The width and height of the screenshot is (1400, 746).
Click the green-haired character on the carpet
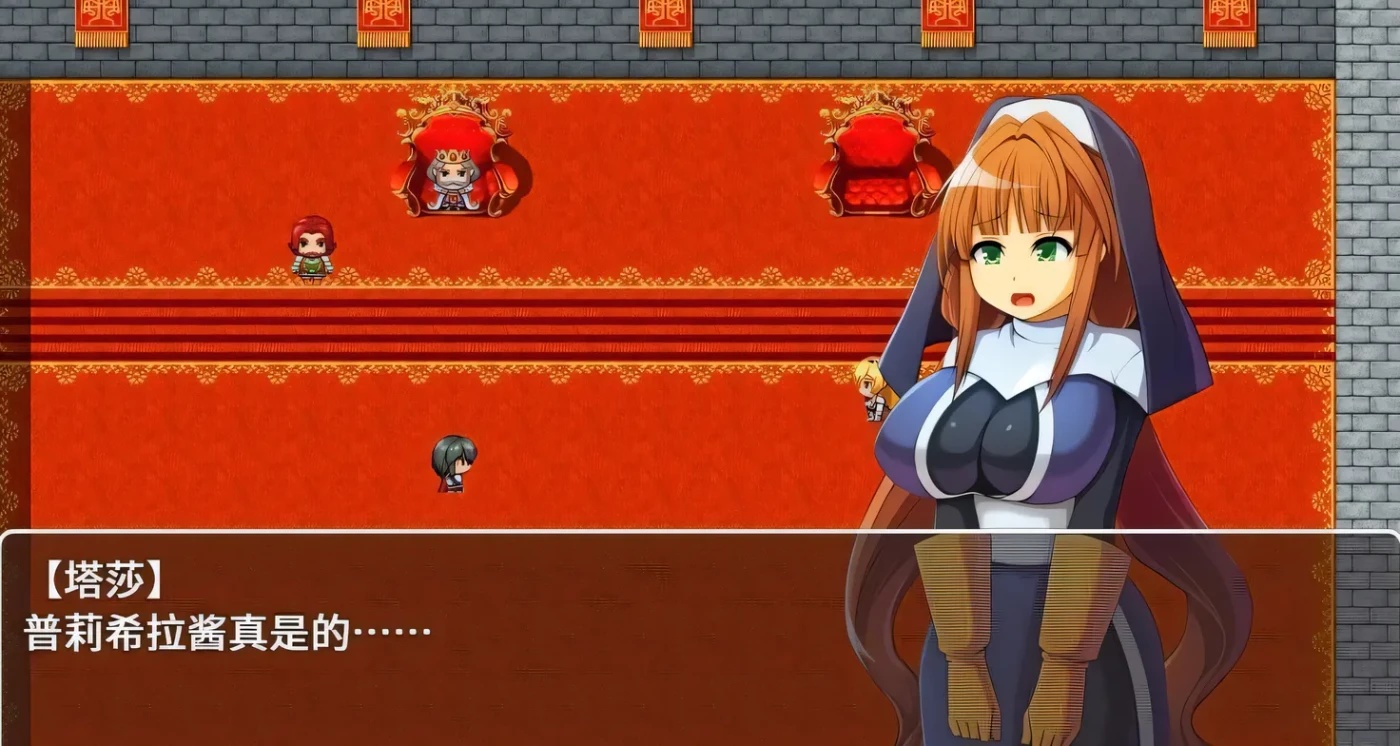[453, 462]
